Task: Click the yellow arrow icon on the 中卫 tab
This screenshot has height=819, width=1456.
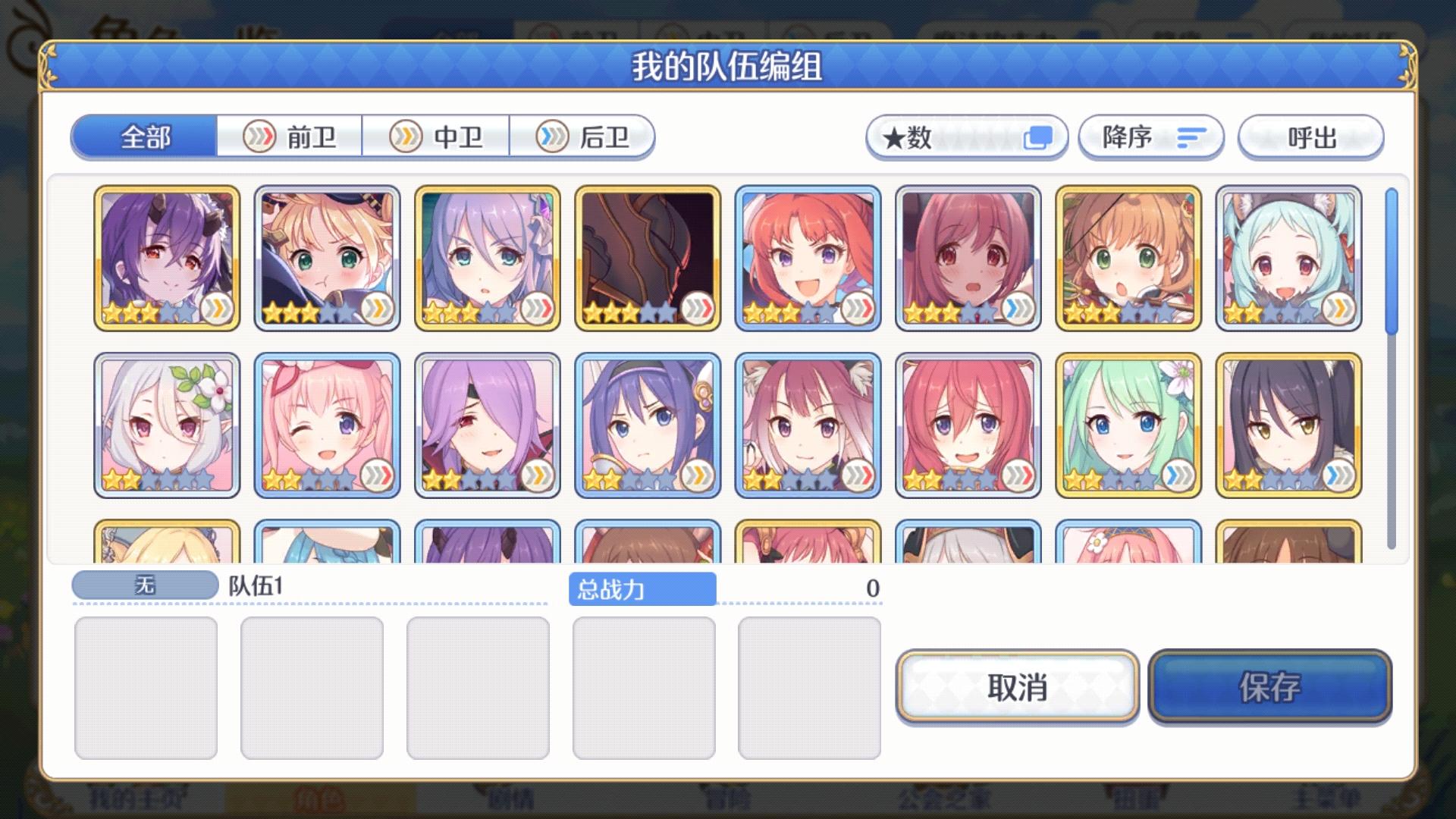Action: pyautogui.click(x=406, y=136)
